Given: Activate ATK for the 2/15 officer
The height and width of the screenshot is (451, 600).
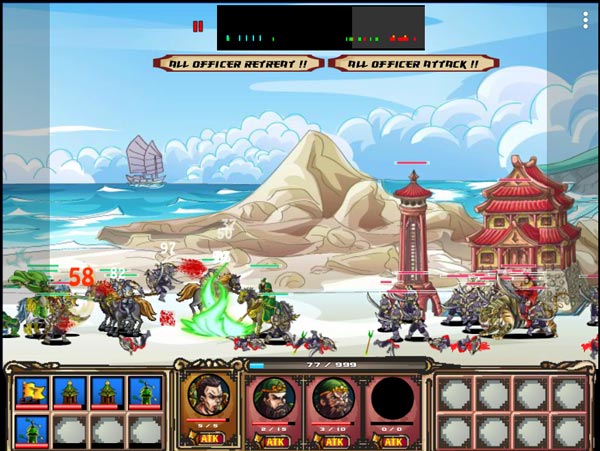Looking at the screenshot, I should [x=274, y=439].
